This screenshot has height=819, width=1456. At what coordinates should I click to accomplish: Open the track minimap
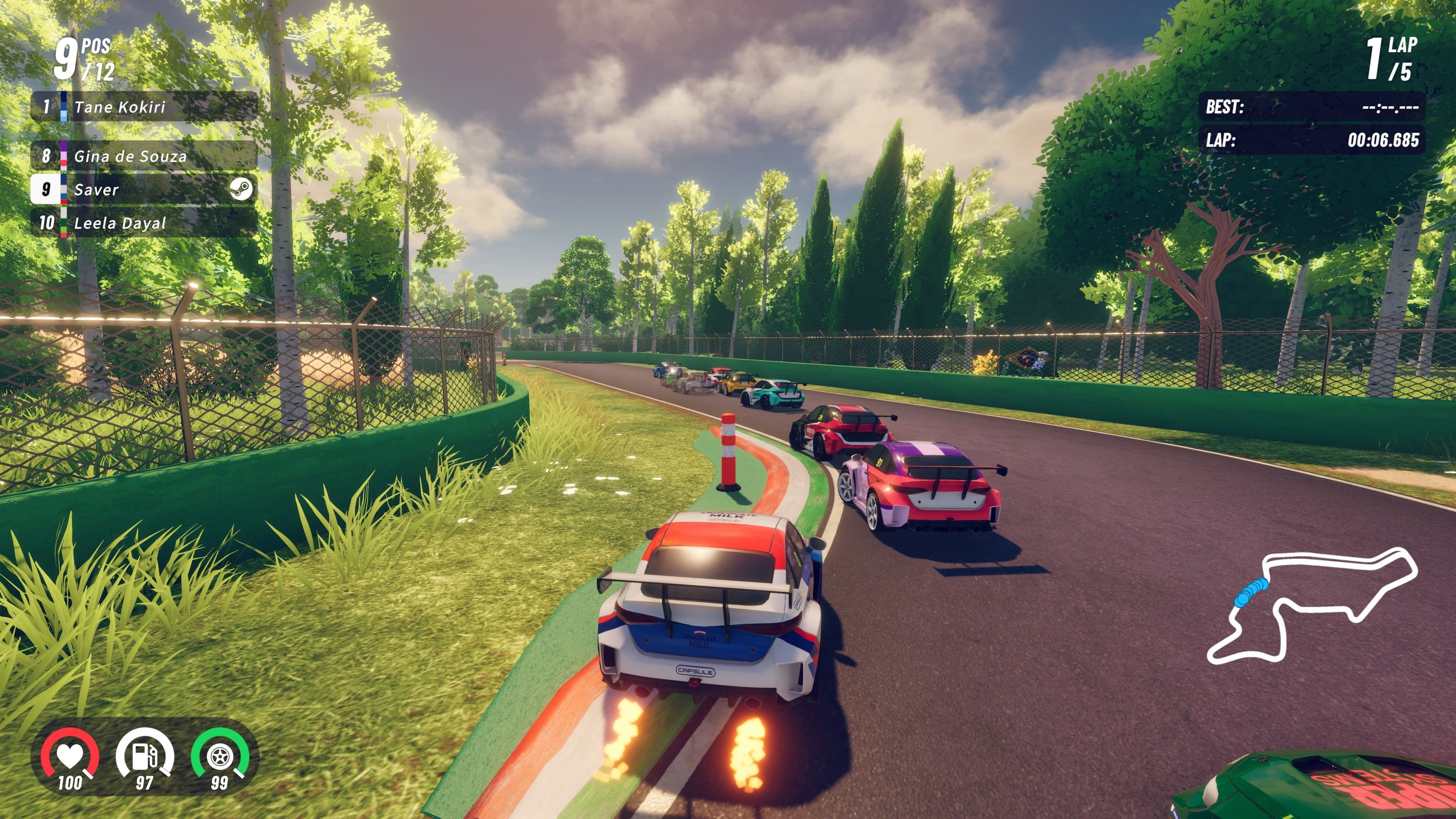pos(1311,605)
